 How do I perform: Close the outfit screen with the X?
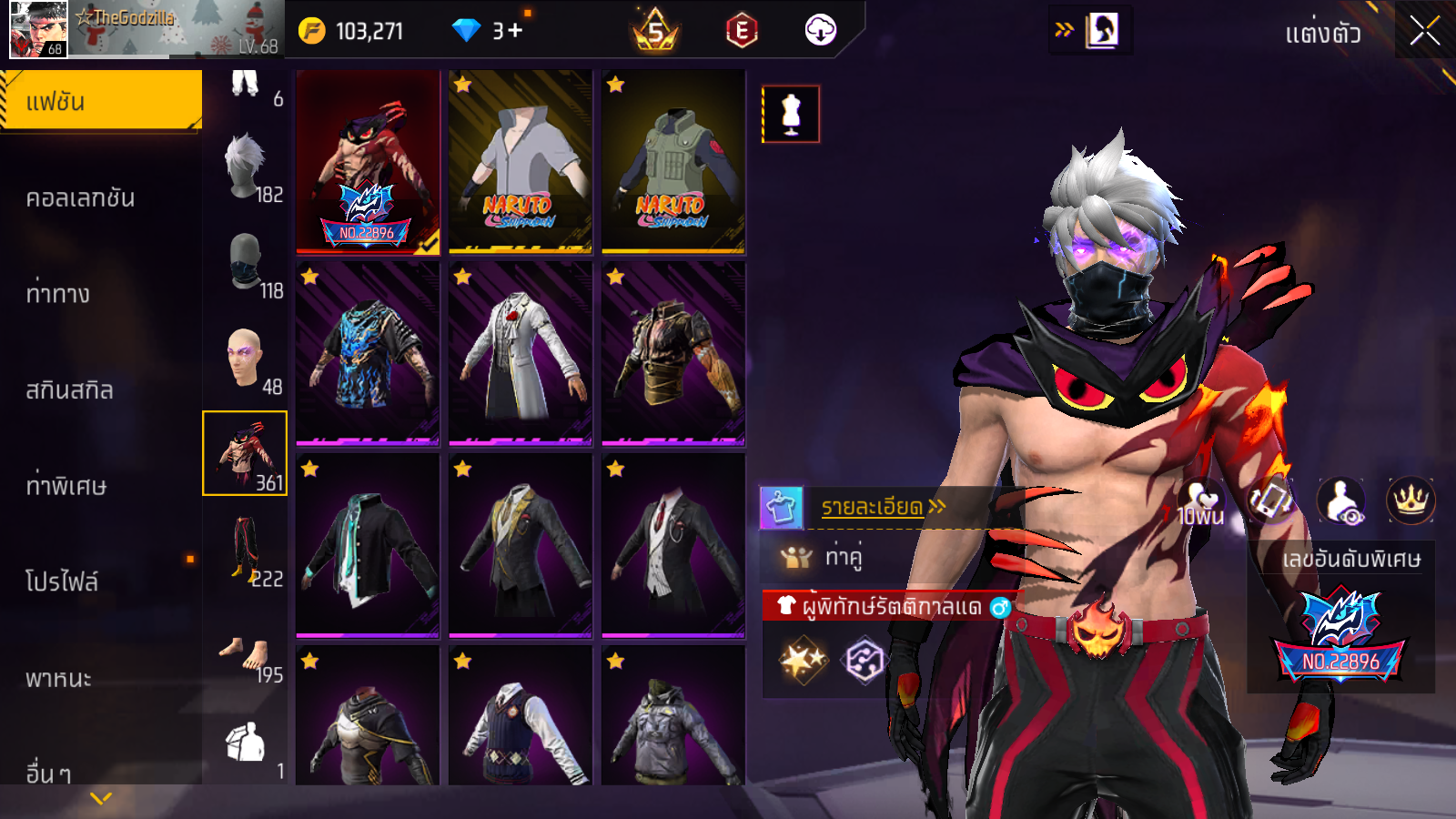[x=1424, y=32]
